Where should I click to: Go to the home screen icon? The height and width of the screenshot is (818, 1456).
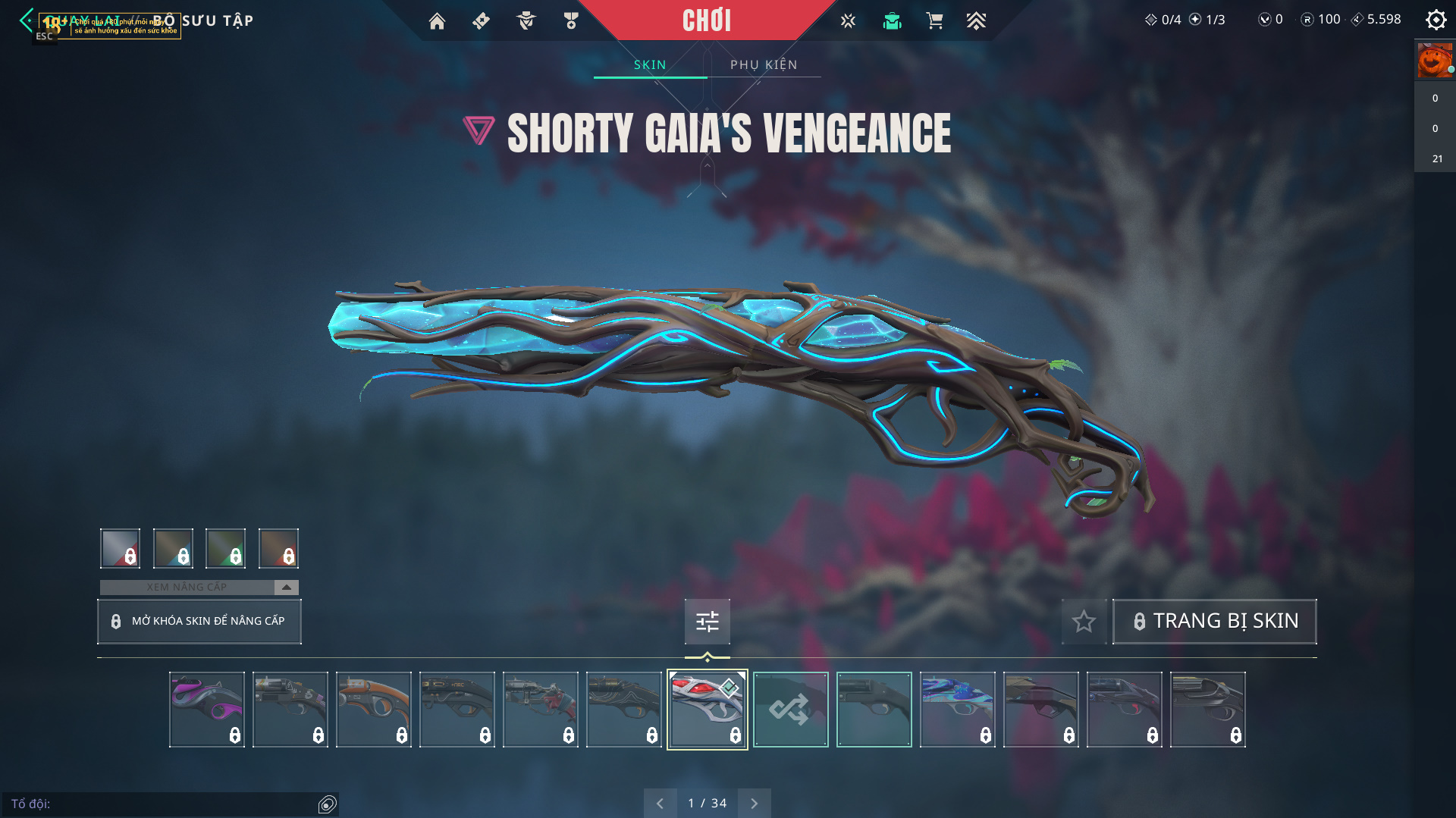[x=437, y=21]
